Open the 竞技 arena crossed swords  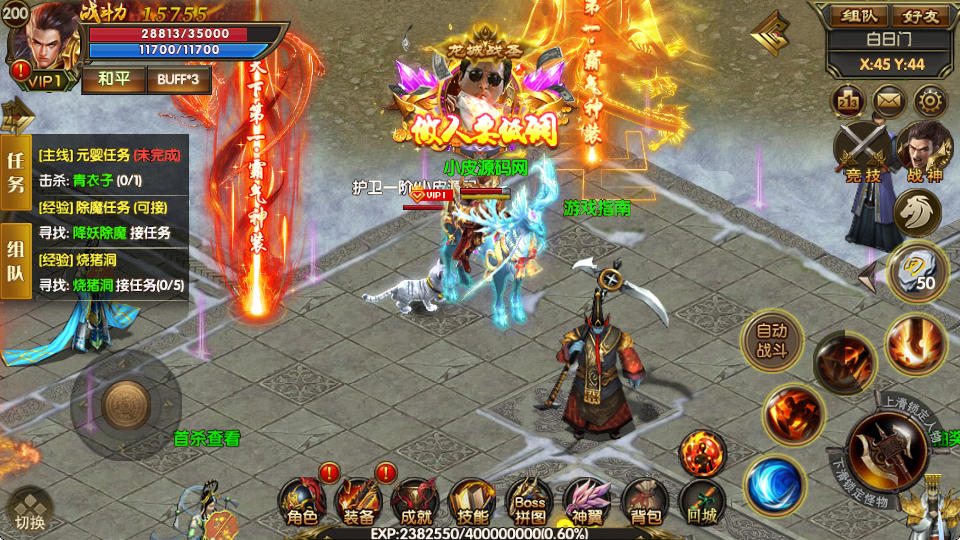coord(861,151)
